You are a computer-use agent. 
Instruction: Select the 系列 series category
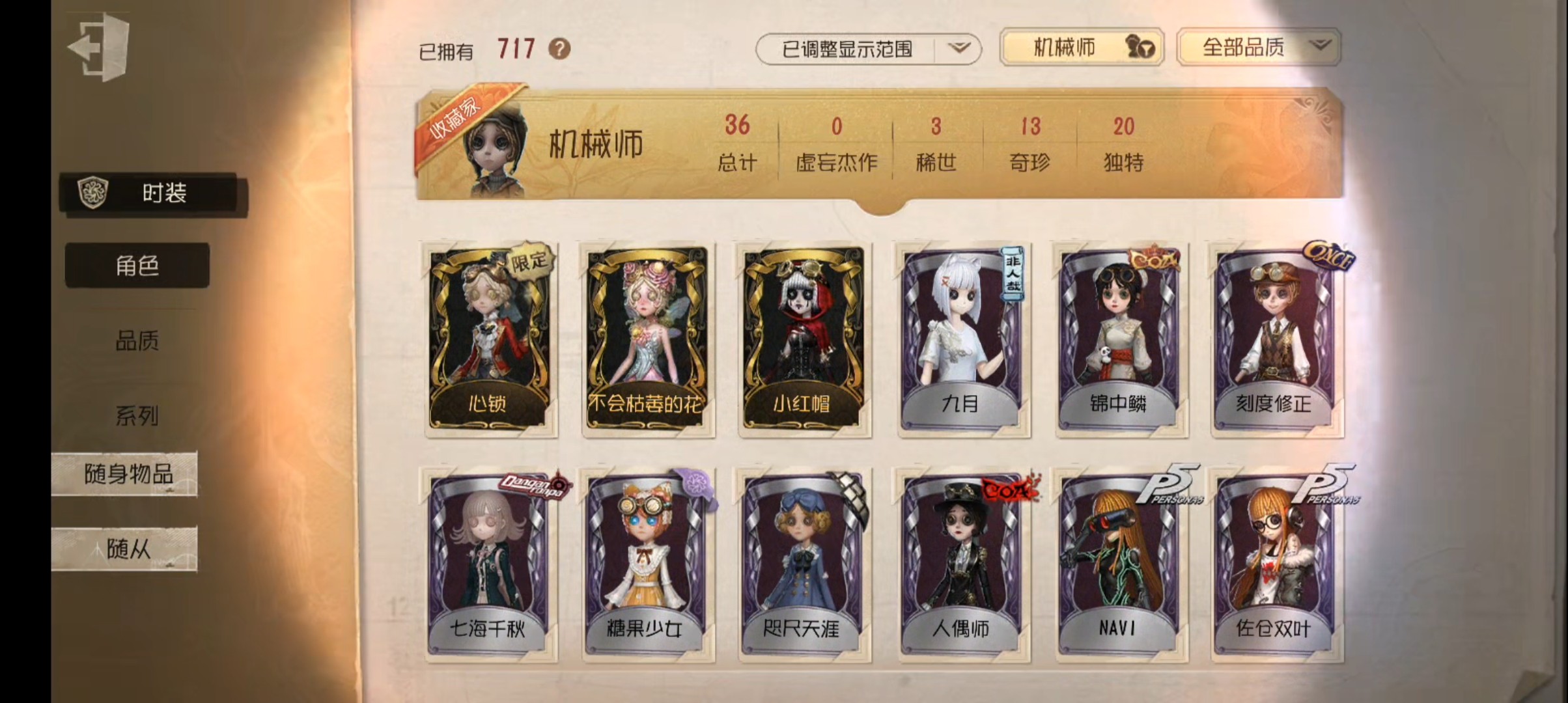(x=137, y=415)
